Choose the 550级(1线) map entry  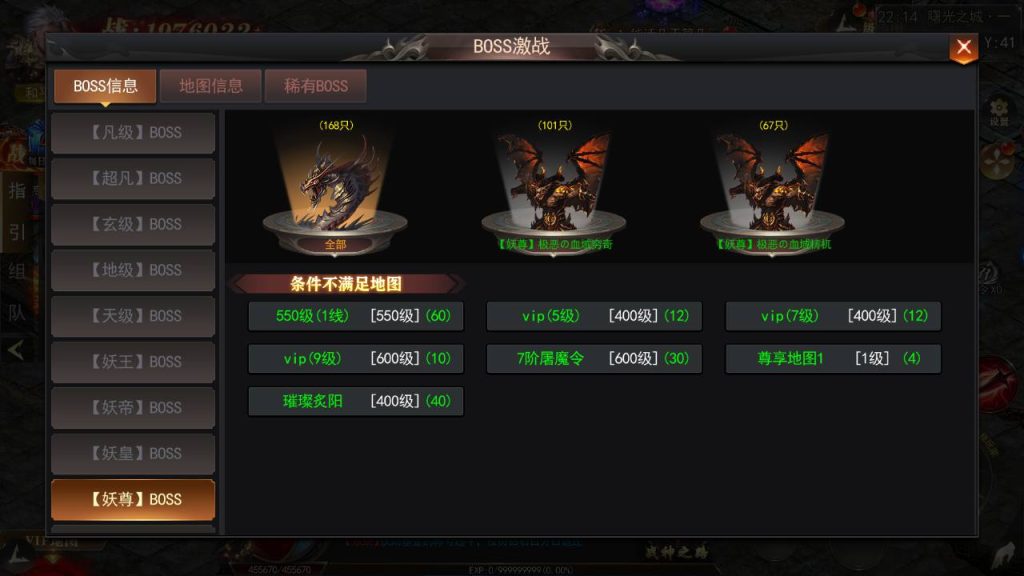click(x=356, y=316)
